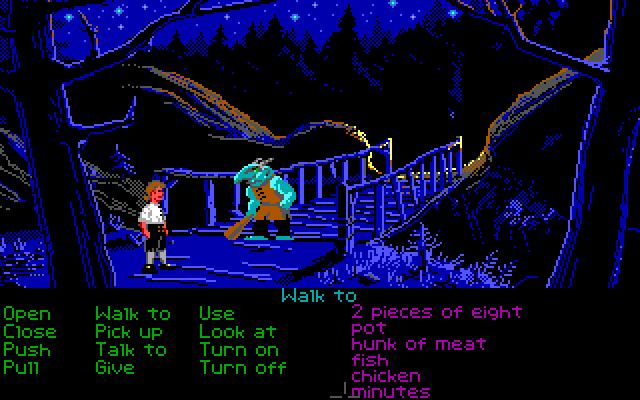The height and width of the screenshot is (400, 640).
Task: Select the Look at verb
Action: (x=237, y=331)
